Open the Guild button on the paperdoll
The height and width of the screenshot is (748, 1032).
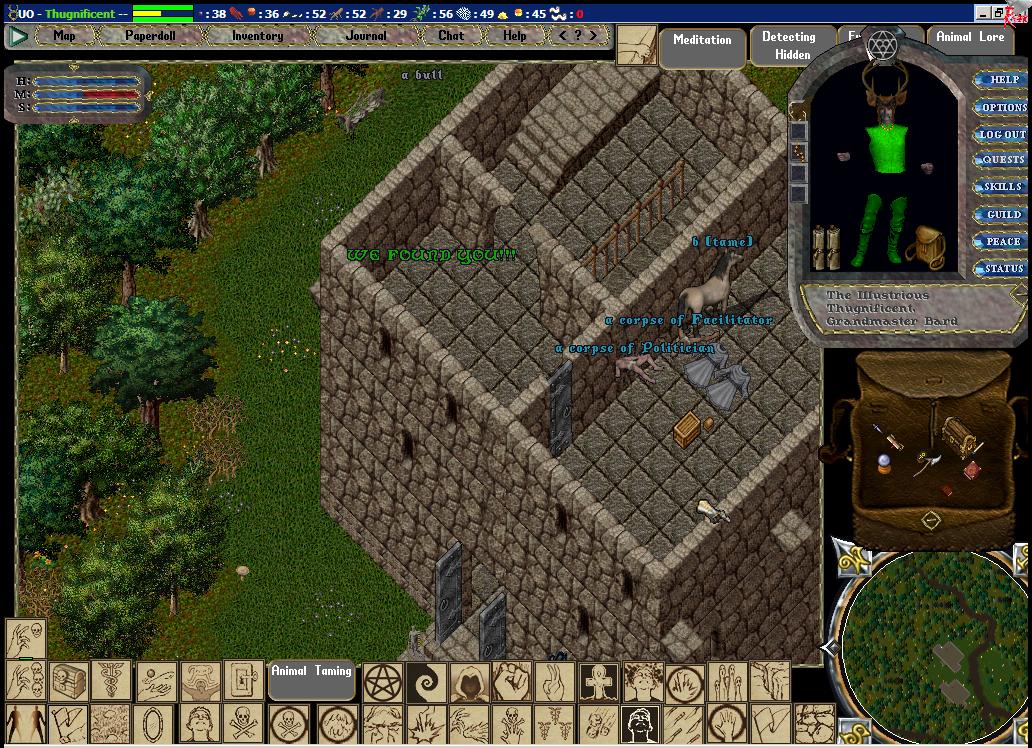tap(1002, 214)
